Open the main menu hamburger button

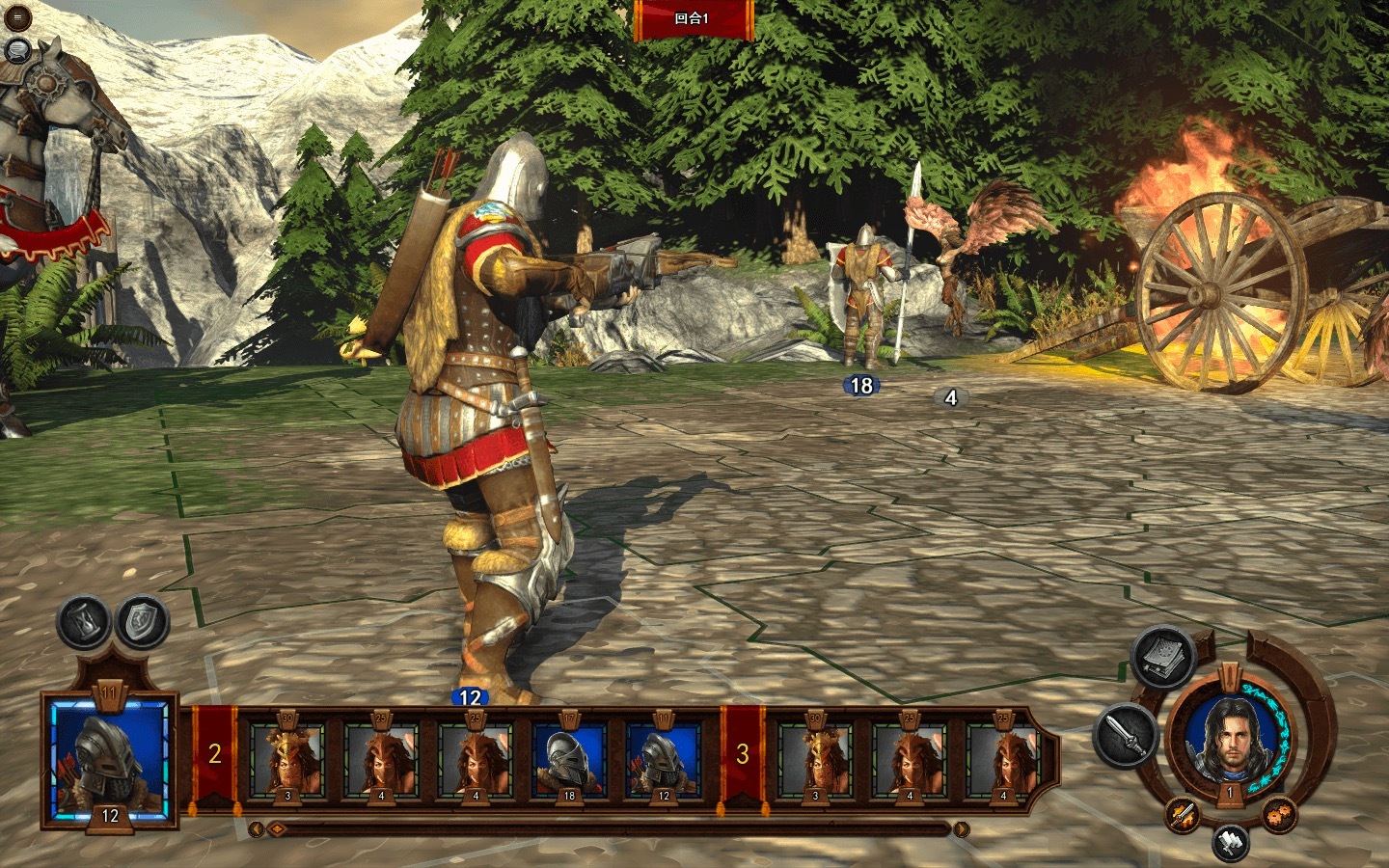[x=16, y=16]
